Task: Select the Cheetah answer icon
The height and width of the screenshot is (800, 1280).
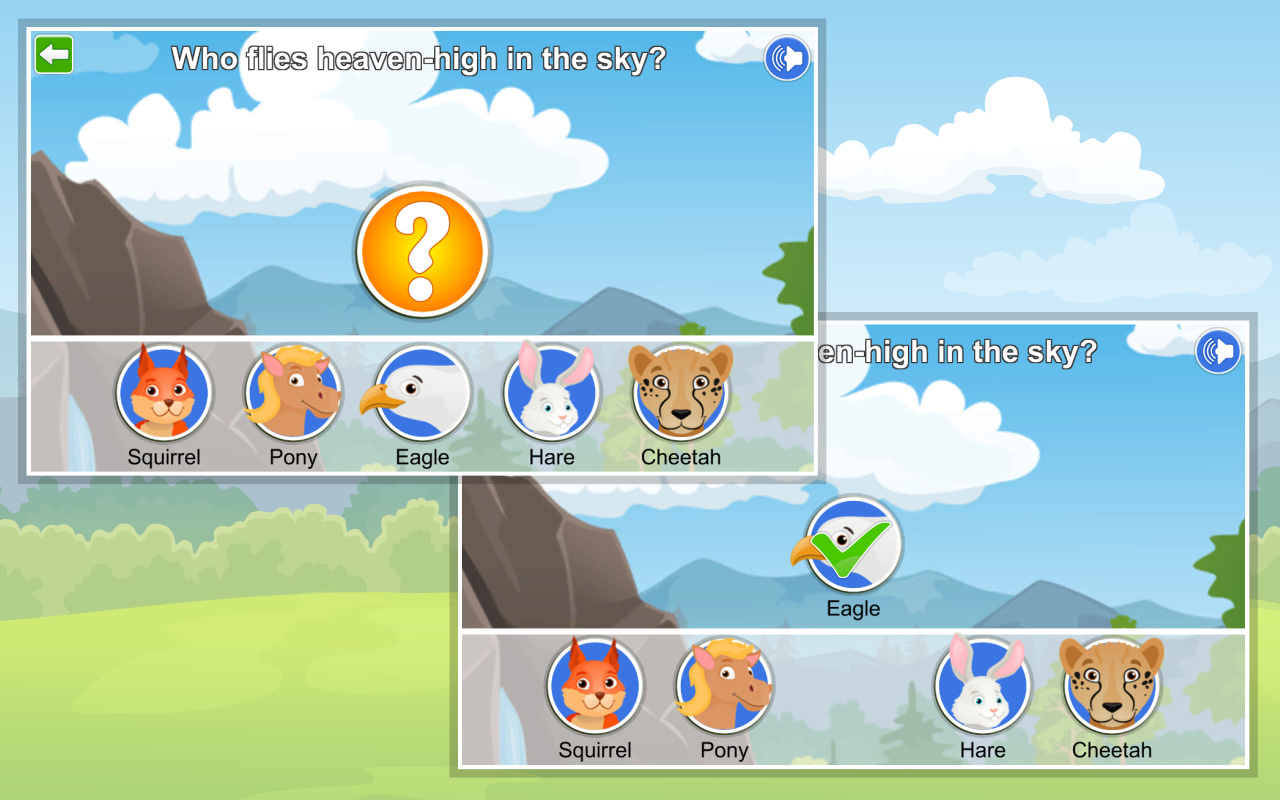Action: pyautogui.click(x=680, y=392)
